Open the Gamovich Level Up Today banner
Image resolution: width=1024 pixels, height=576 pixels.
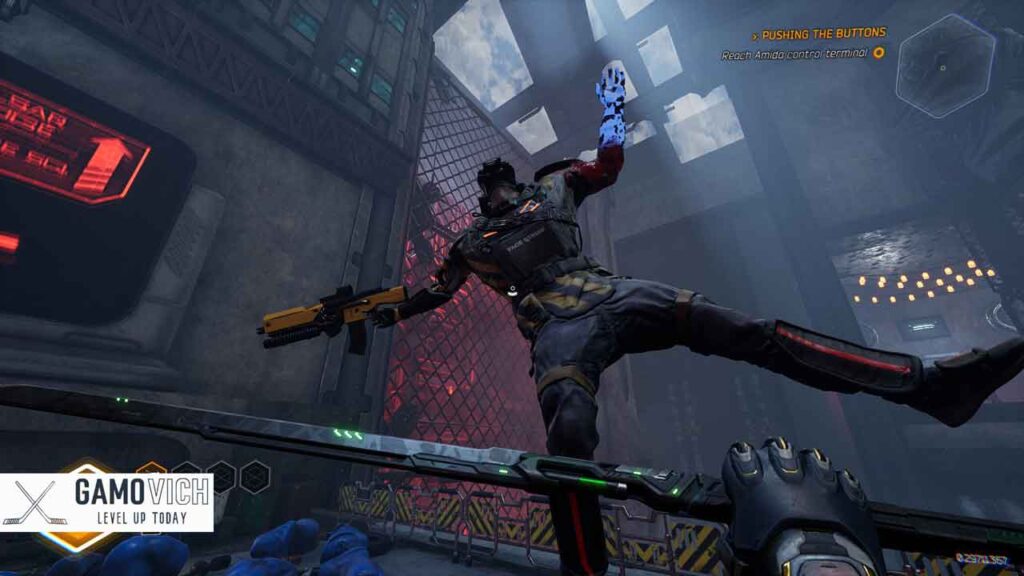click(x=107, y=502)
